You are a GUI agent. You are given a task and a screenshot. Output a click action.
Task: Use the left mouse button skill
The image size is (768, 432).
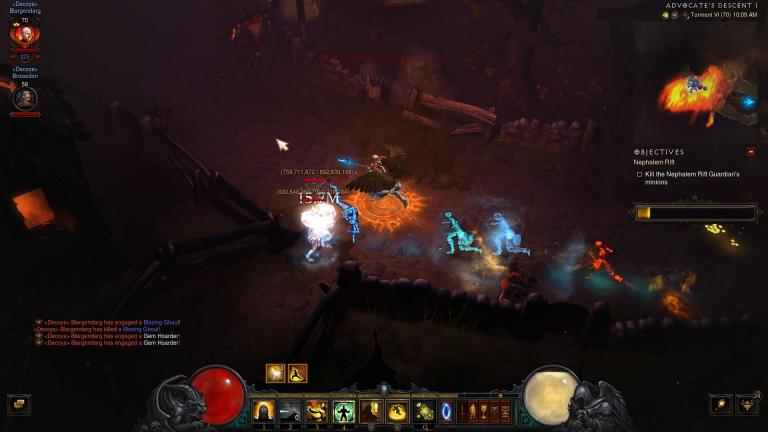(x=371, y=411)
